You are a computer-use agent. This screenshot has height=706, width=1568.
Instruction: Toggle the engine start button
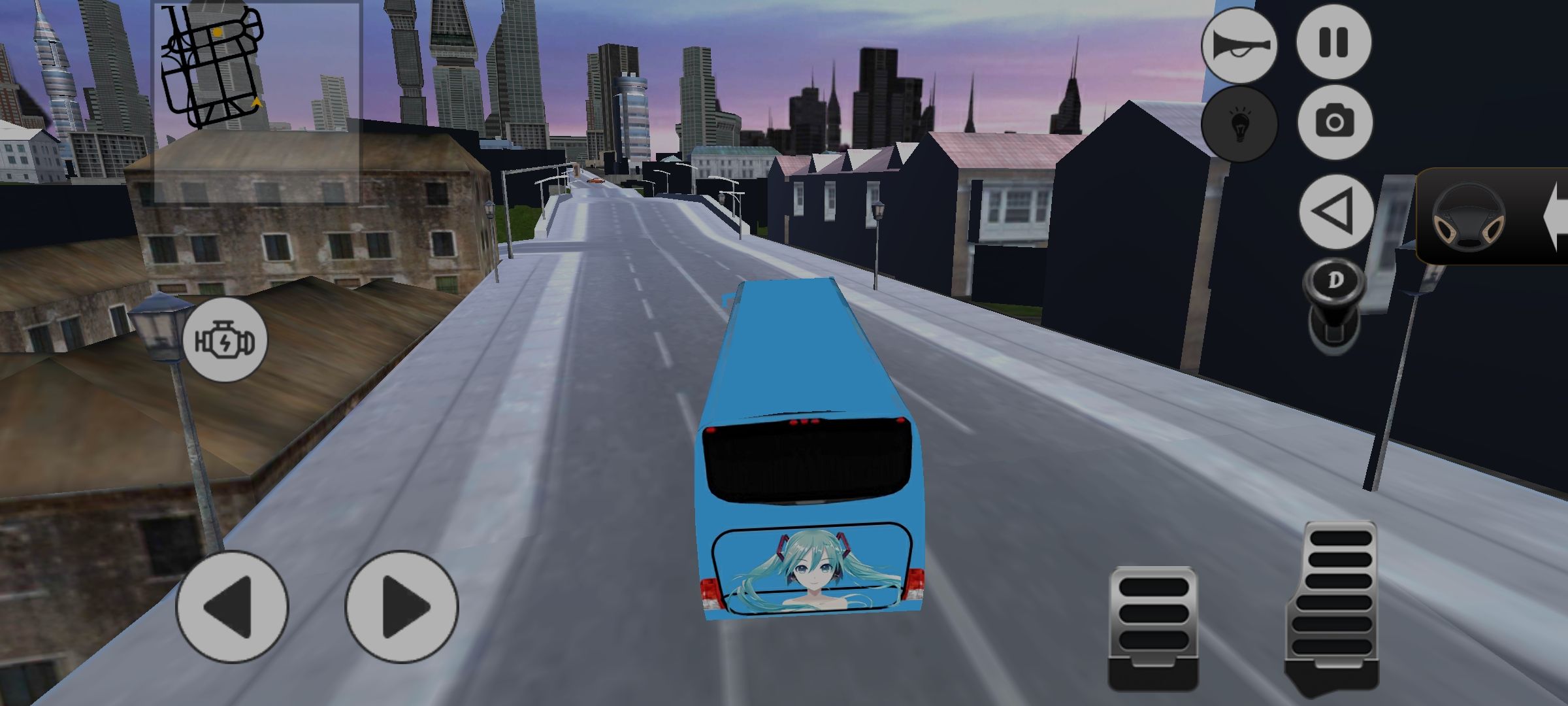tap(224, 340)
